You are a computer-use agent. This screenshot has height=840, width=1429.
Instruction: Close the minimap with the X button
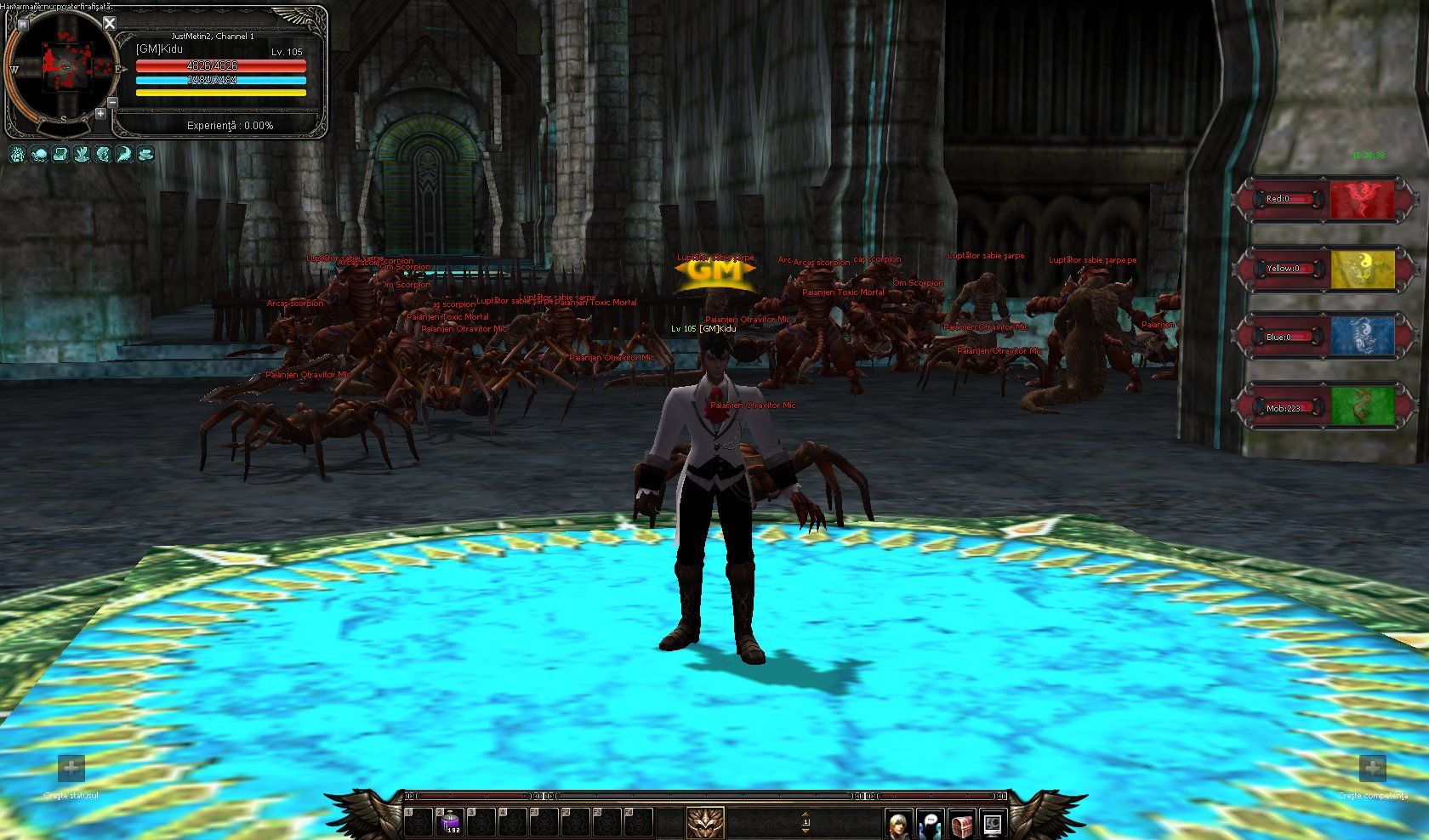click(109, 23)
